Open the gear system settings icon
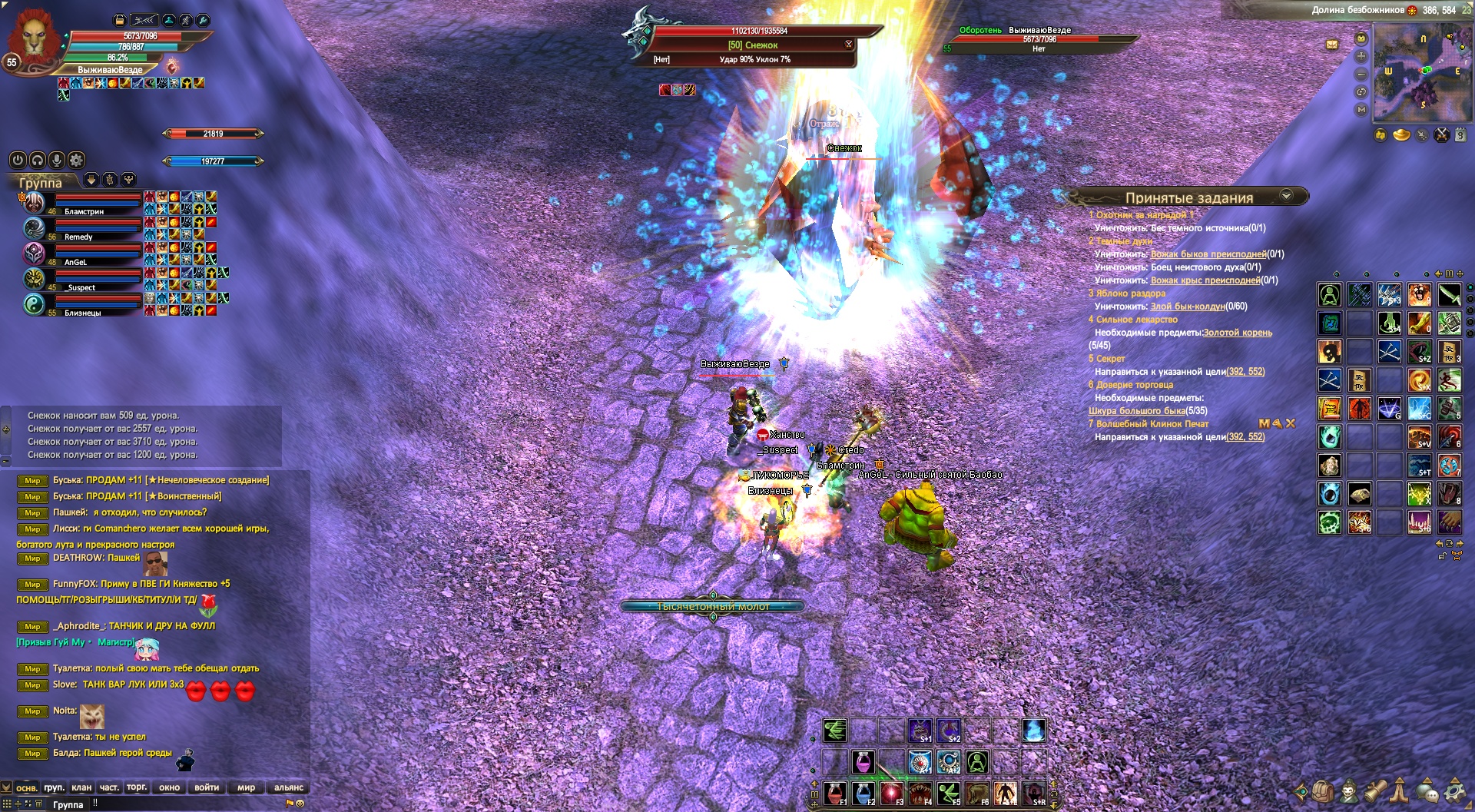The width and height of the screenshot is (1475, 812). click(1454, 790)
